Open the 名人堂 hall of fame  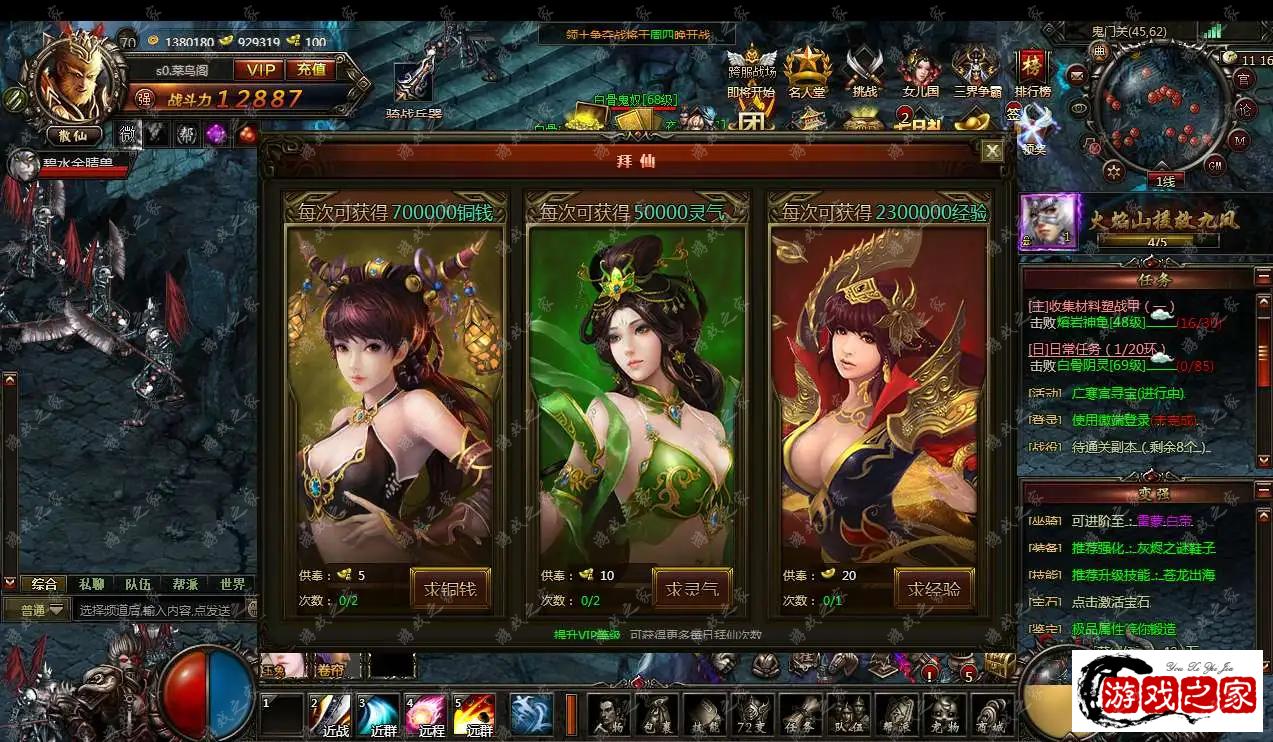(807, 72)
